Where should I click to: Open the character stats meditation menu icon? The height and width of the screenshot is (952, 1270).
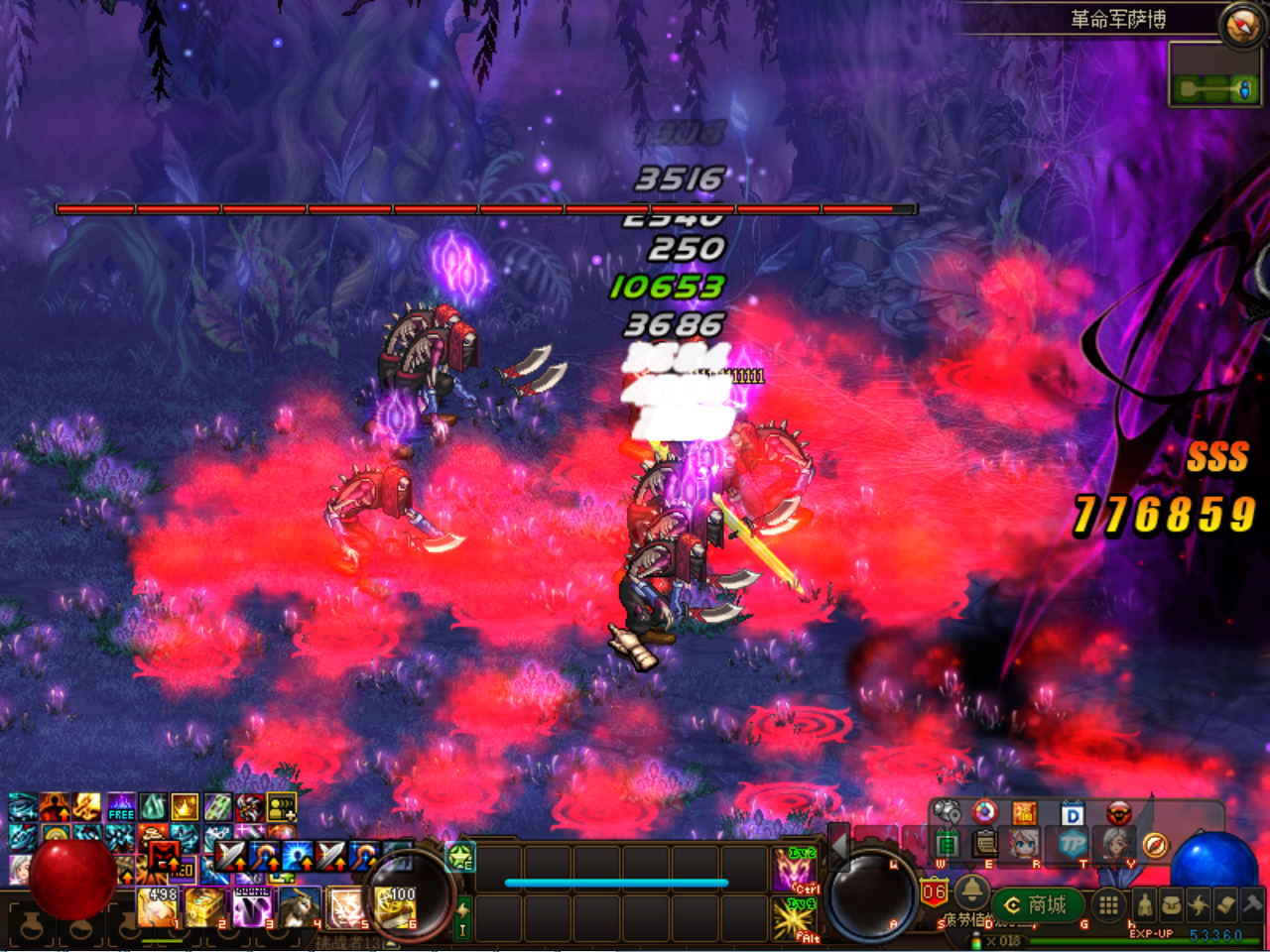point(1145,904)
